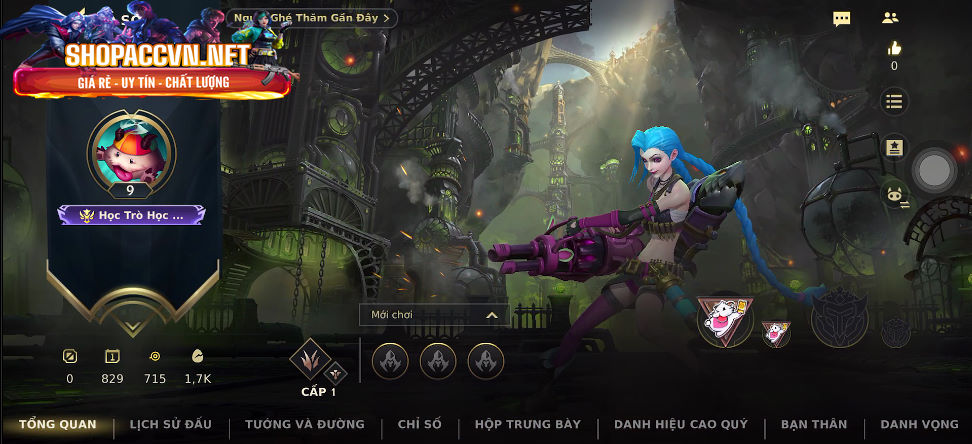Click the Học Trò Học title banner
The width and height of the screenshot is (972, 444).
pos(131,214)
